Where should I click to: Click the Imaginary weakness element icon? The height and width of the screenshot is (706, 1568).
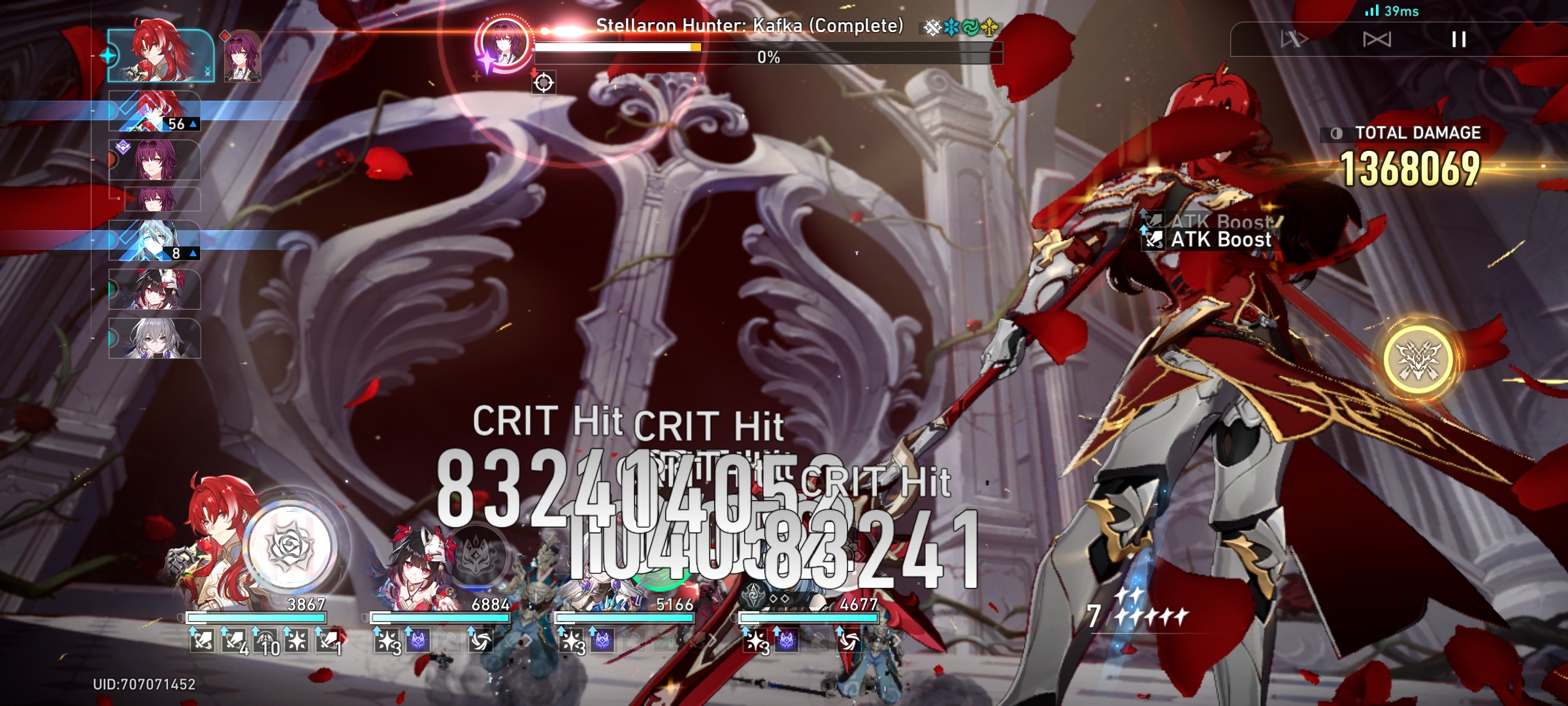point(990,27)
